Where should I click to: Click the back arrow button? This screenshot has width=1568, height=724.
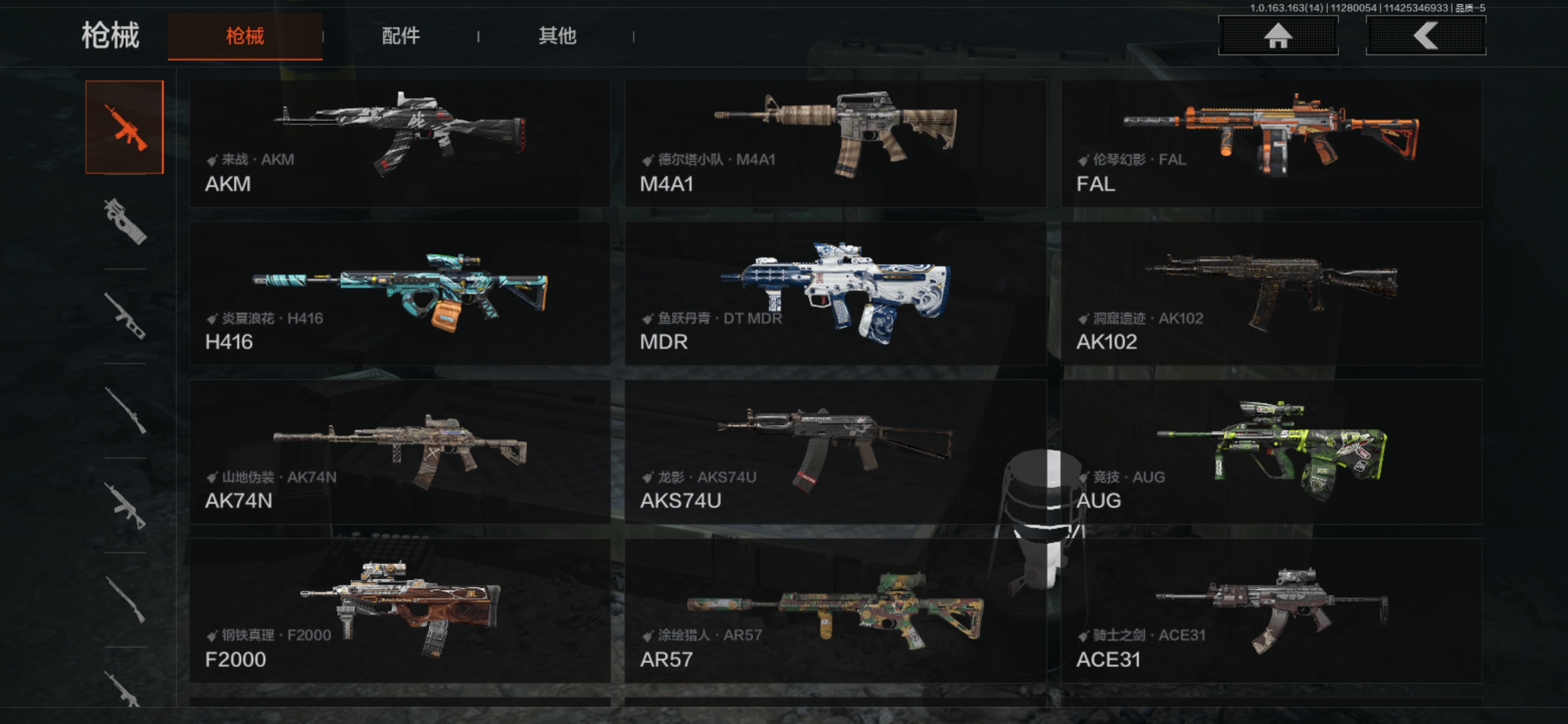(x=1425, y=36)
